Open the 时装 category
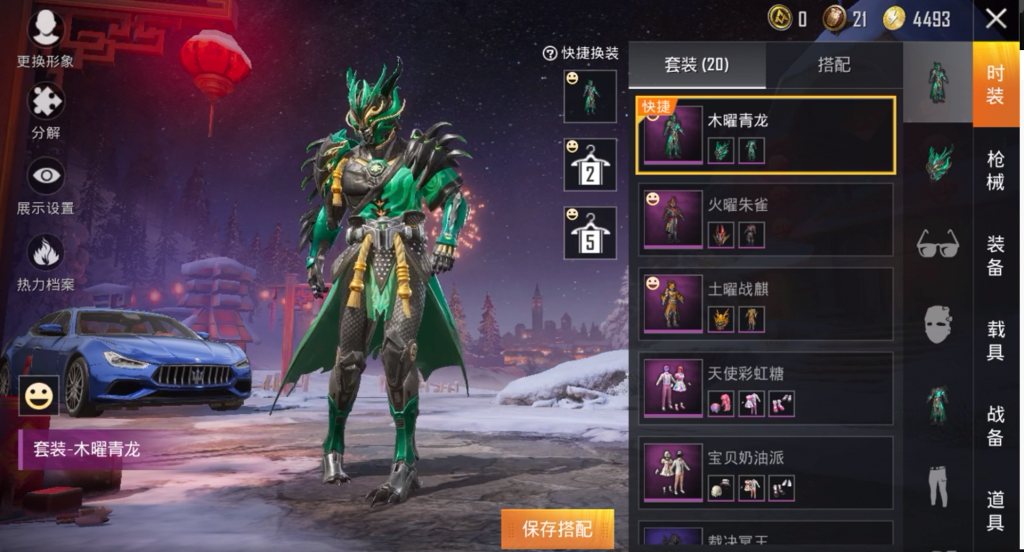The width and height of the screenshot is (1024, 552). pyautogui.click(x=996, y=84)
